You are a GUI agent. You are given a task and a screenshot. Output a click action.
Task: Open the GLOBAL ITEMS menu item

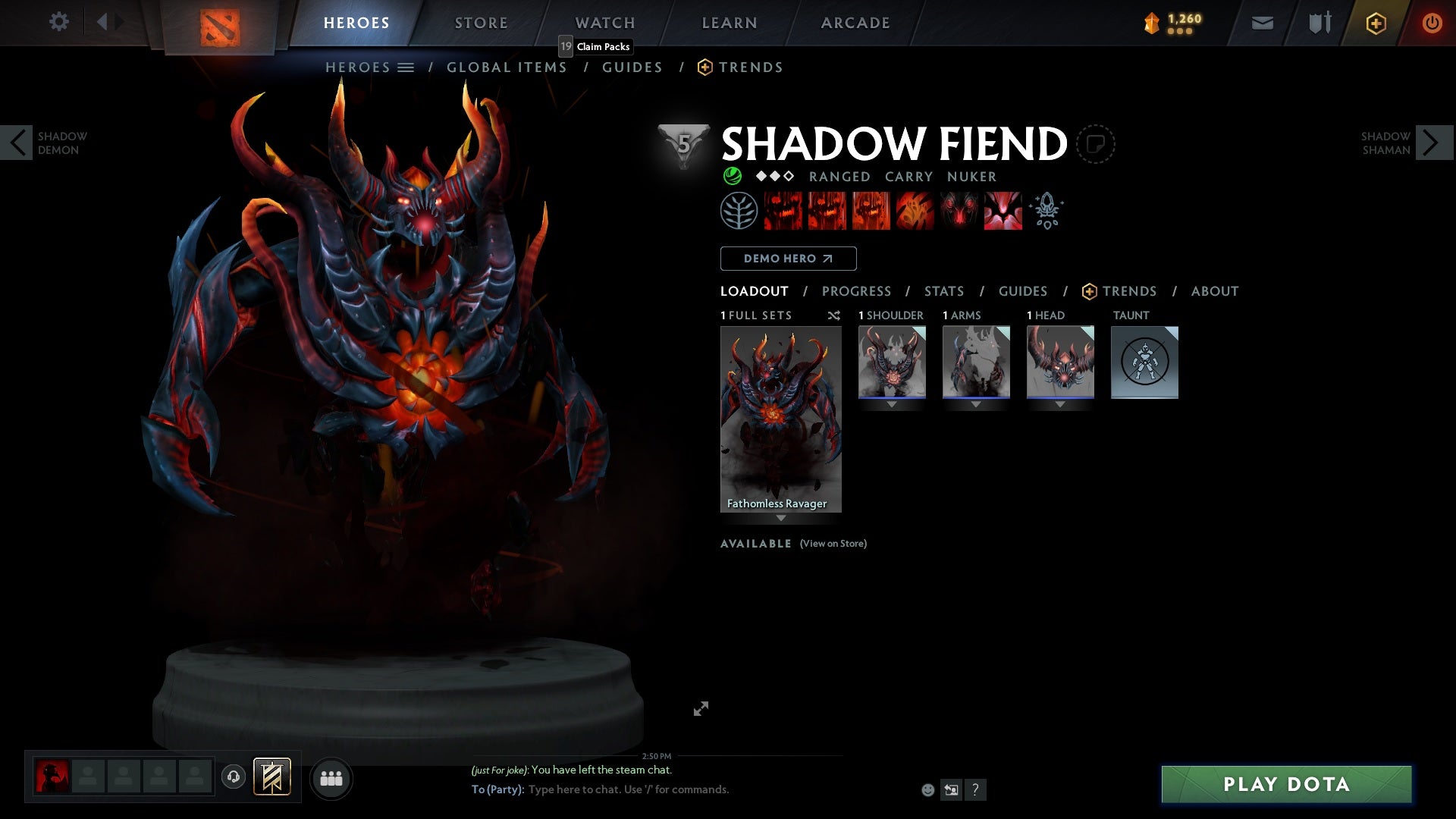click(507, 67)
